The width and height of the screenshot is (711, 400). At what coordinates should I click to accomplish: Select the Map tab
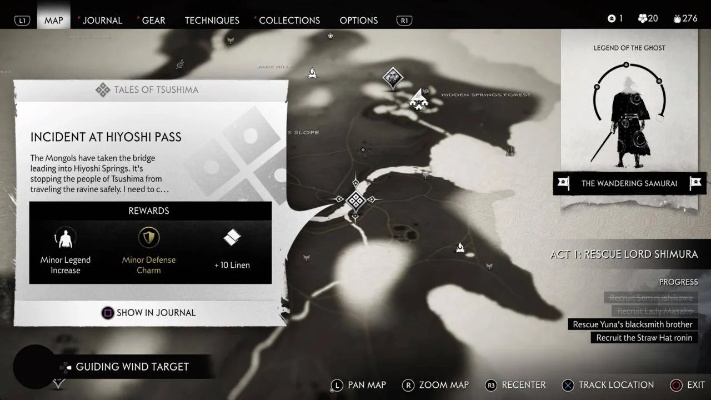(54, 20)
